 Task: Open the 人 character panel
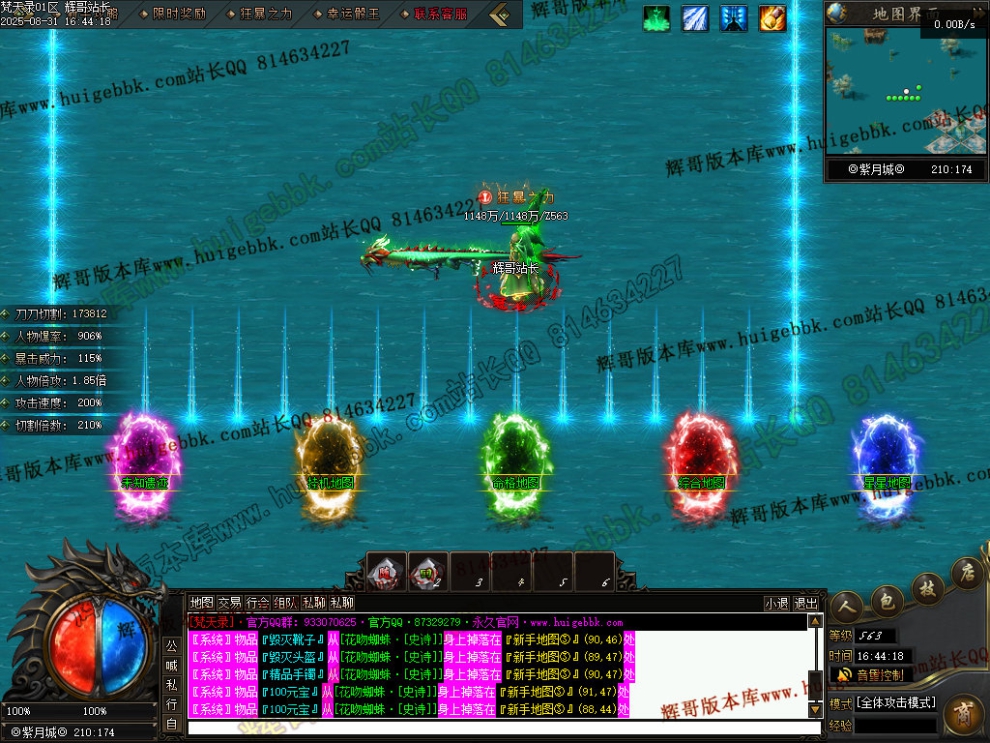coord(846,606)
